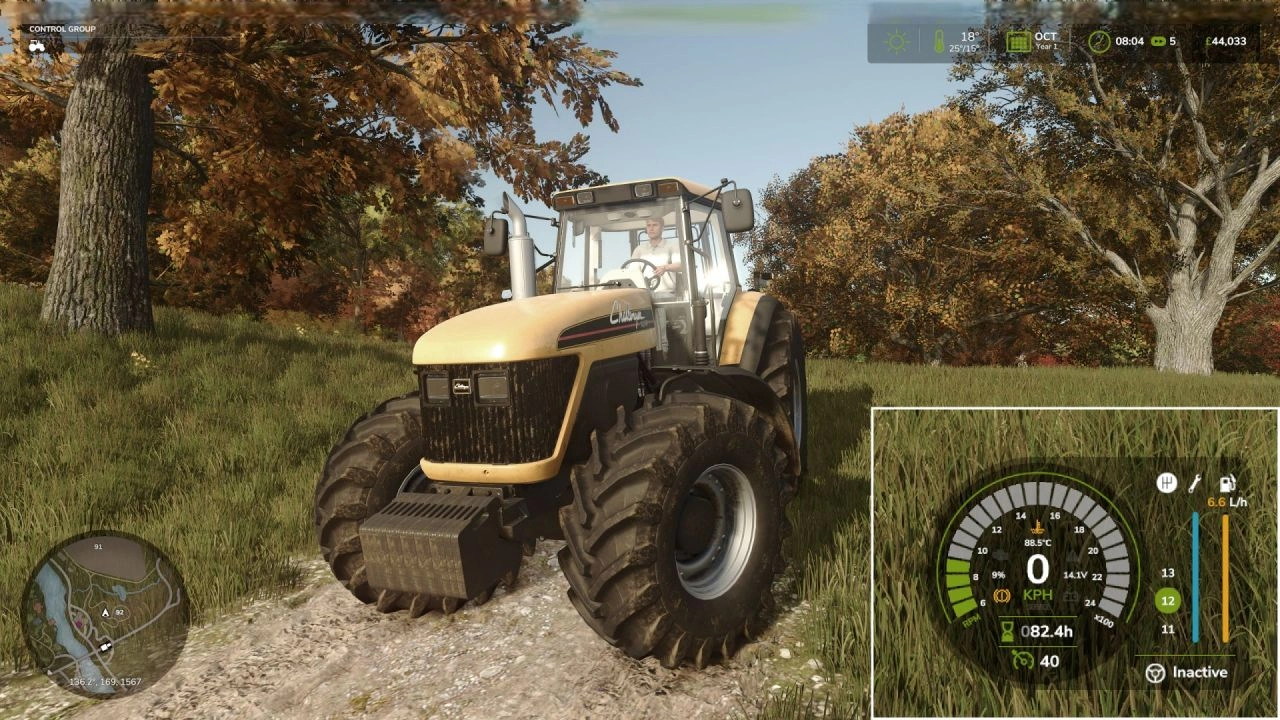The image size is (1280, 720).
Task: Click the time acceleration fast-forward arrows showing 5
Action: click(x=1158, y=41)
